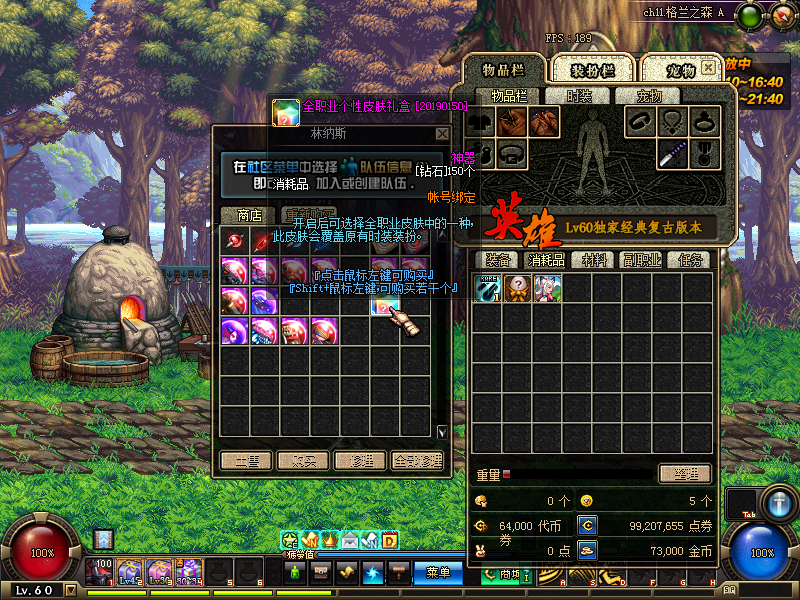Select the question-mark gift box in inventory
The image size is (800, 600).
516,288
